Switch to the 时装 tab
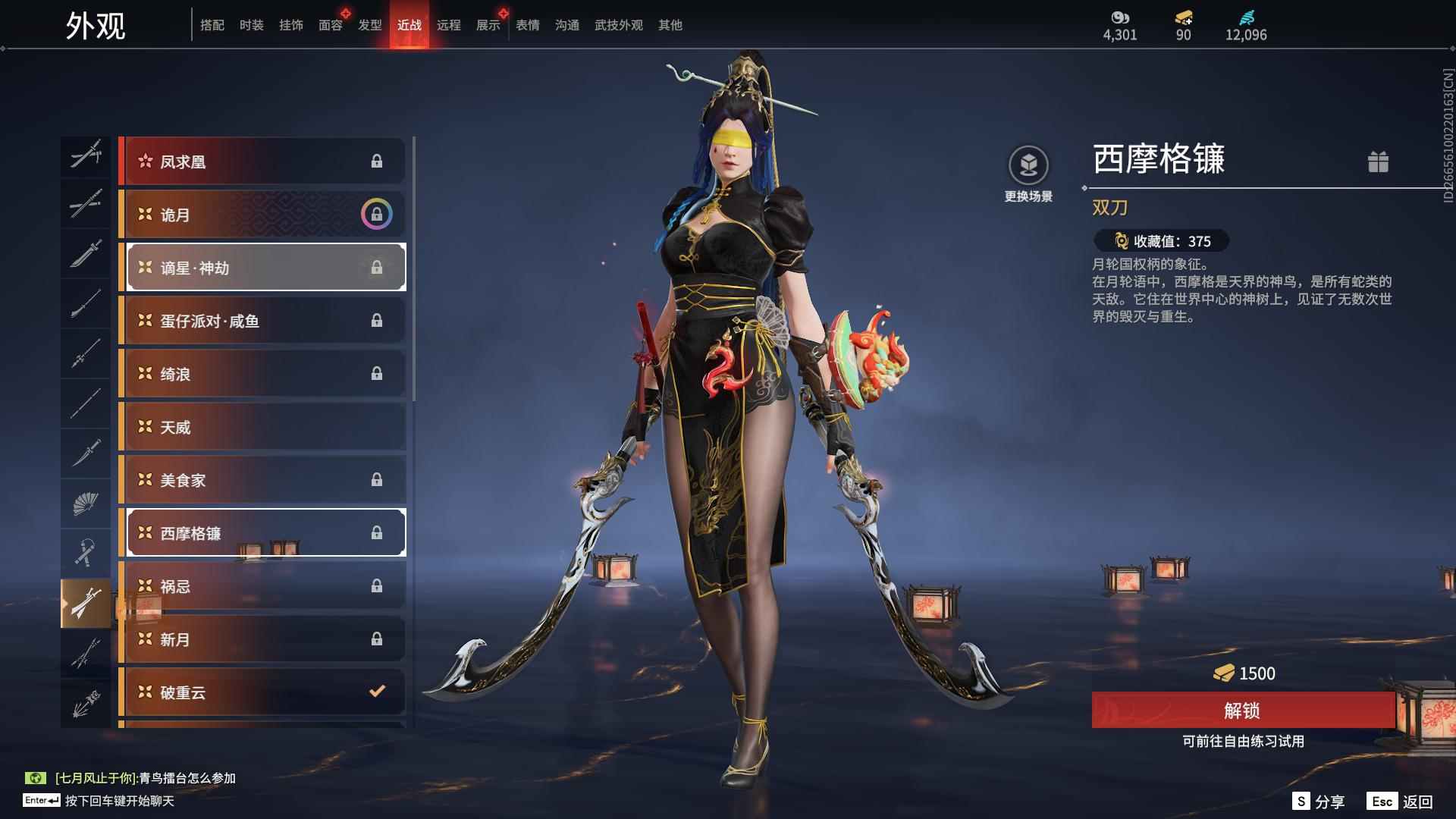This screenshot has width=1456, height=819. pyautogui.click(x=251, y=25)
